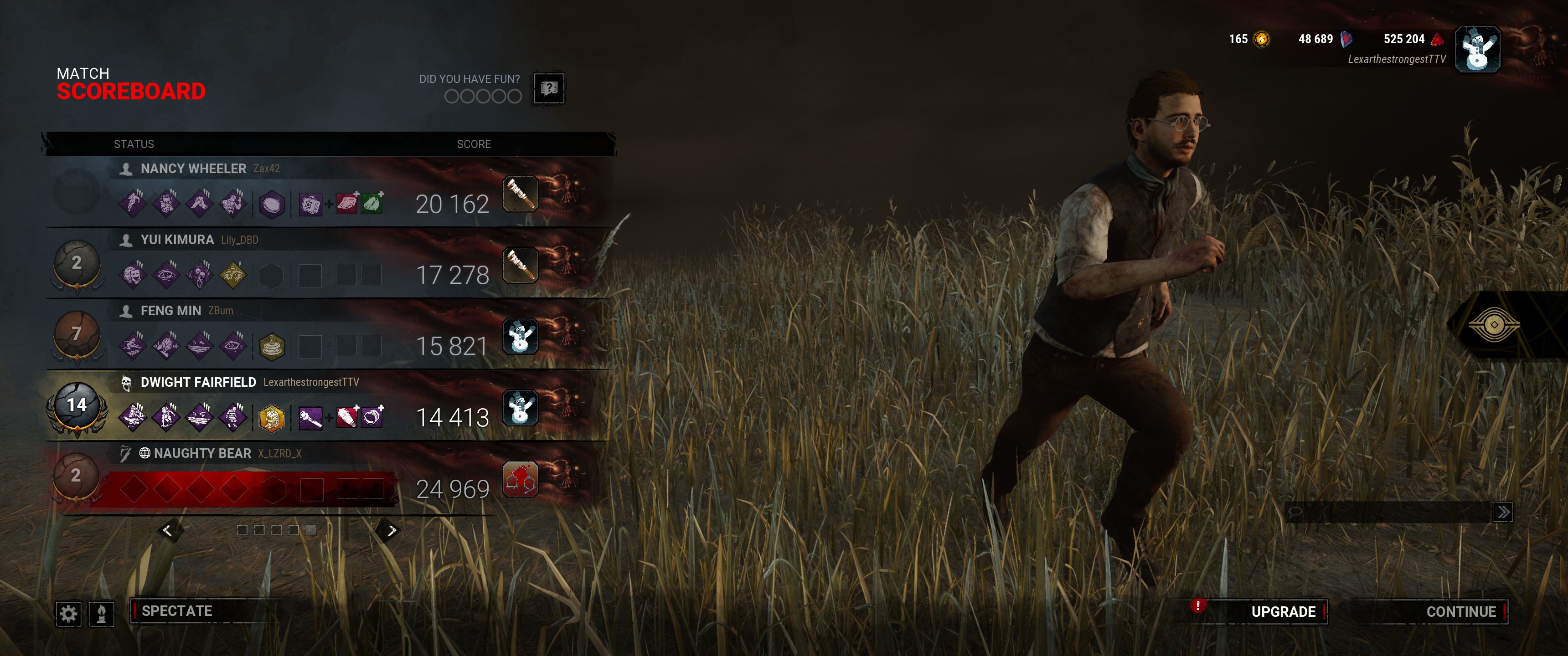Click the STATUS column header
The width and height of the screenshot is (1568, 656).
134,143
